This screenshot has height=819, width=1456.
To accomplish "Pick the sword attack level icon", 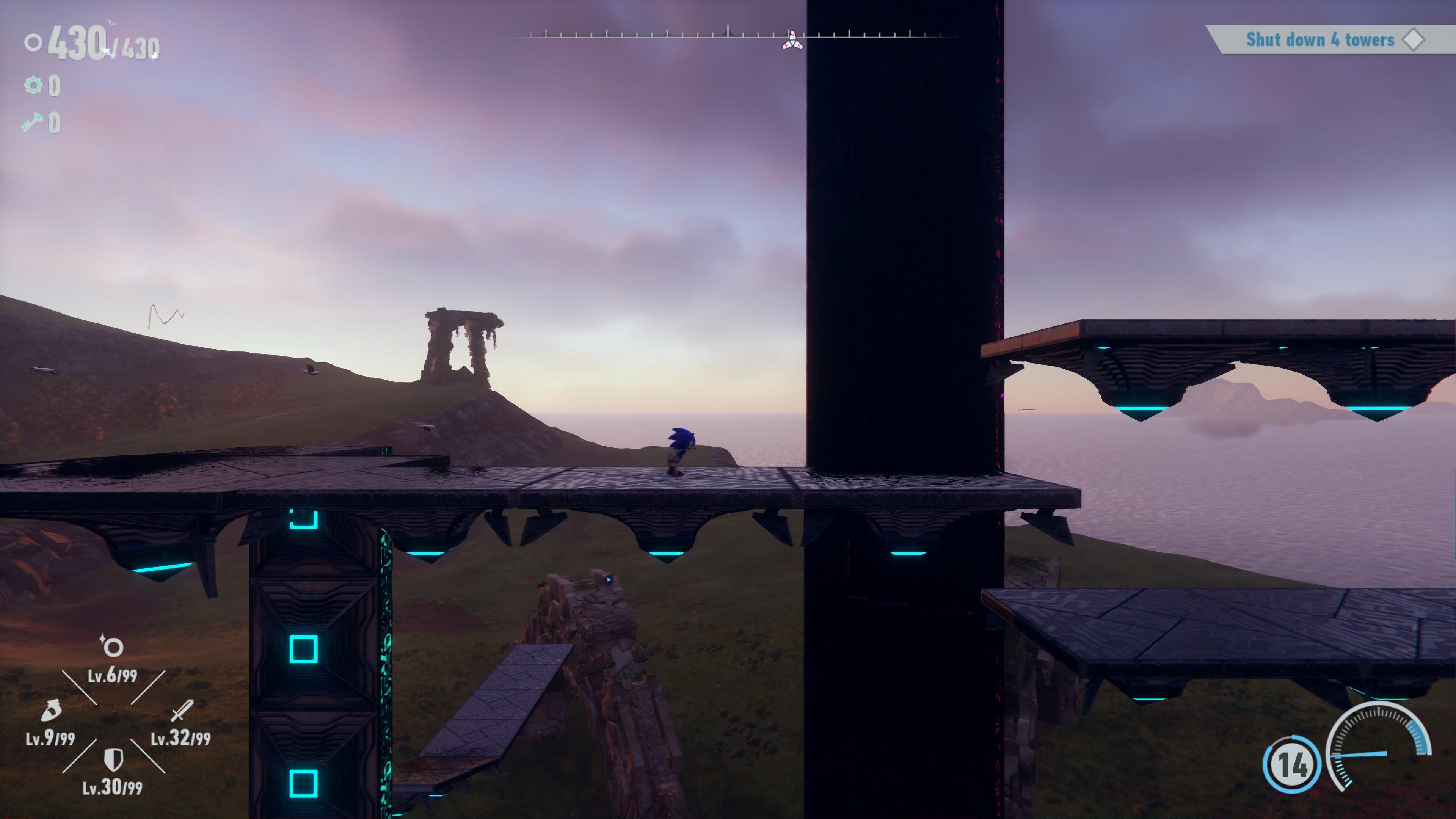I will 182,711.
